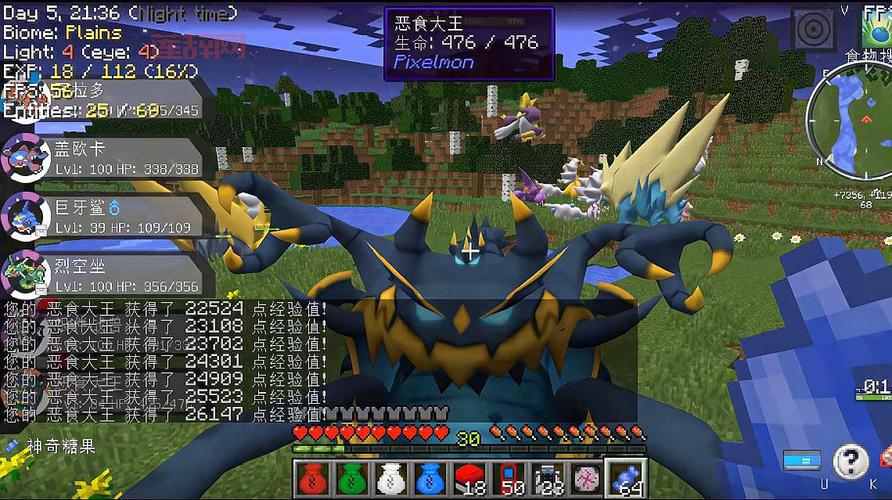Choose the white pouch in the hotbar

(390, 478)
